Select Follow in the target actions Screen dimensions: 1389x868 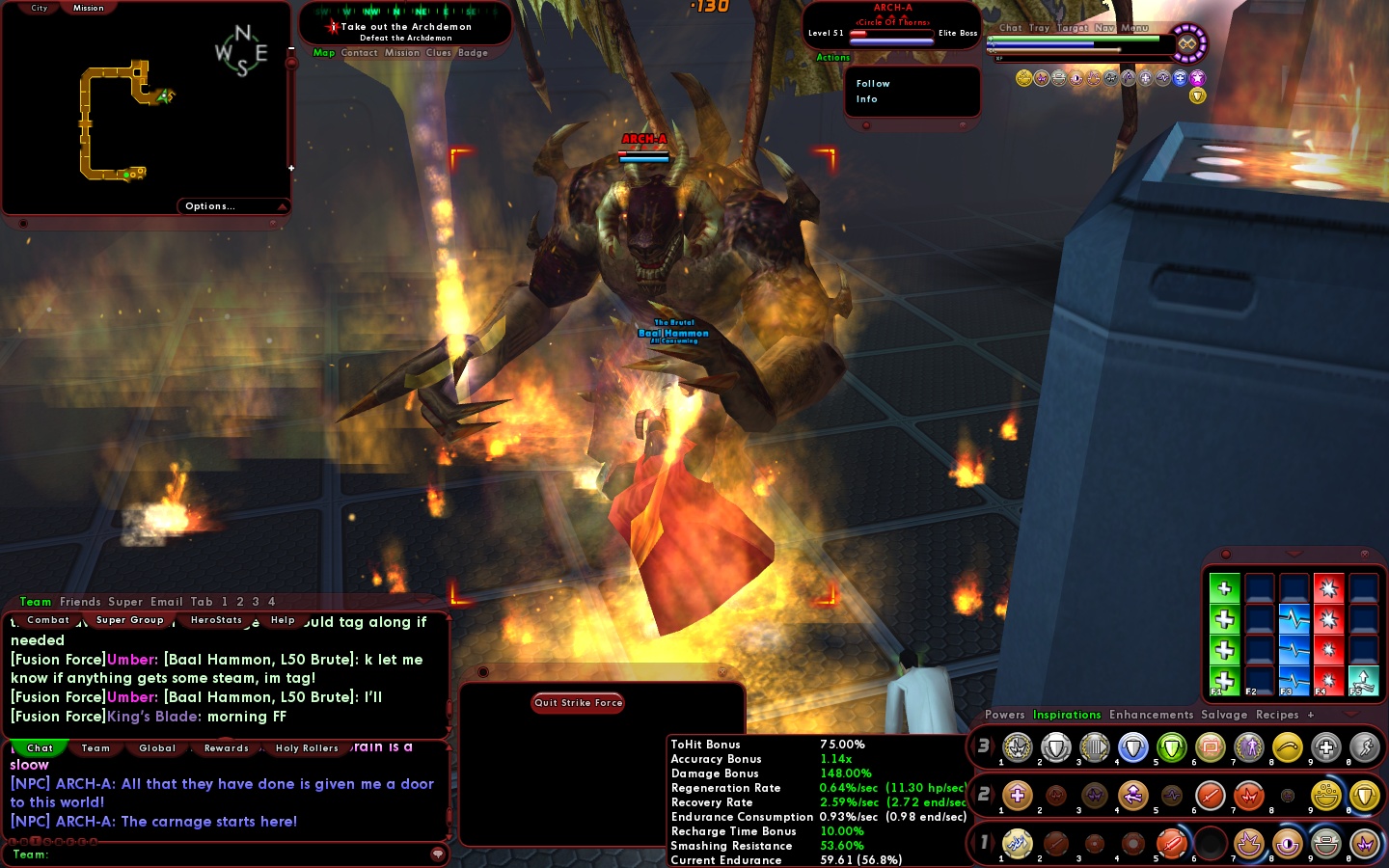(x=873, y=84)
